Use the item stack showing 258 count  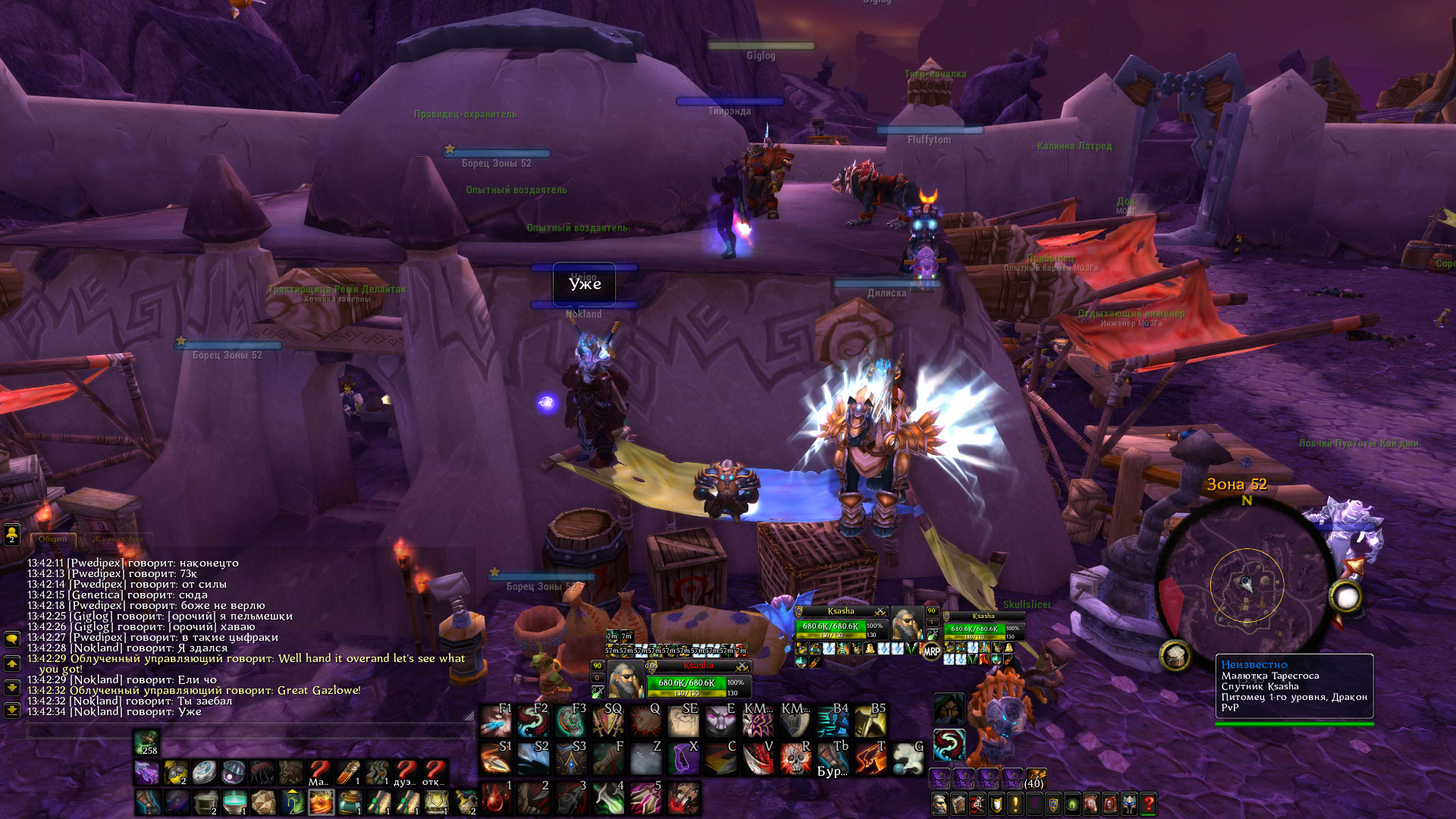pyautogui.click(x=146, y=742)
